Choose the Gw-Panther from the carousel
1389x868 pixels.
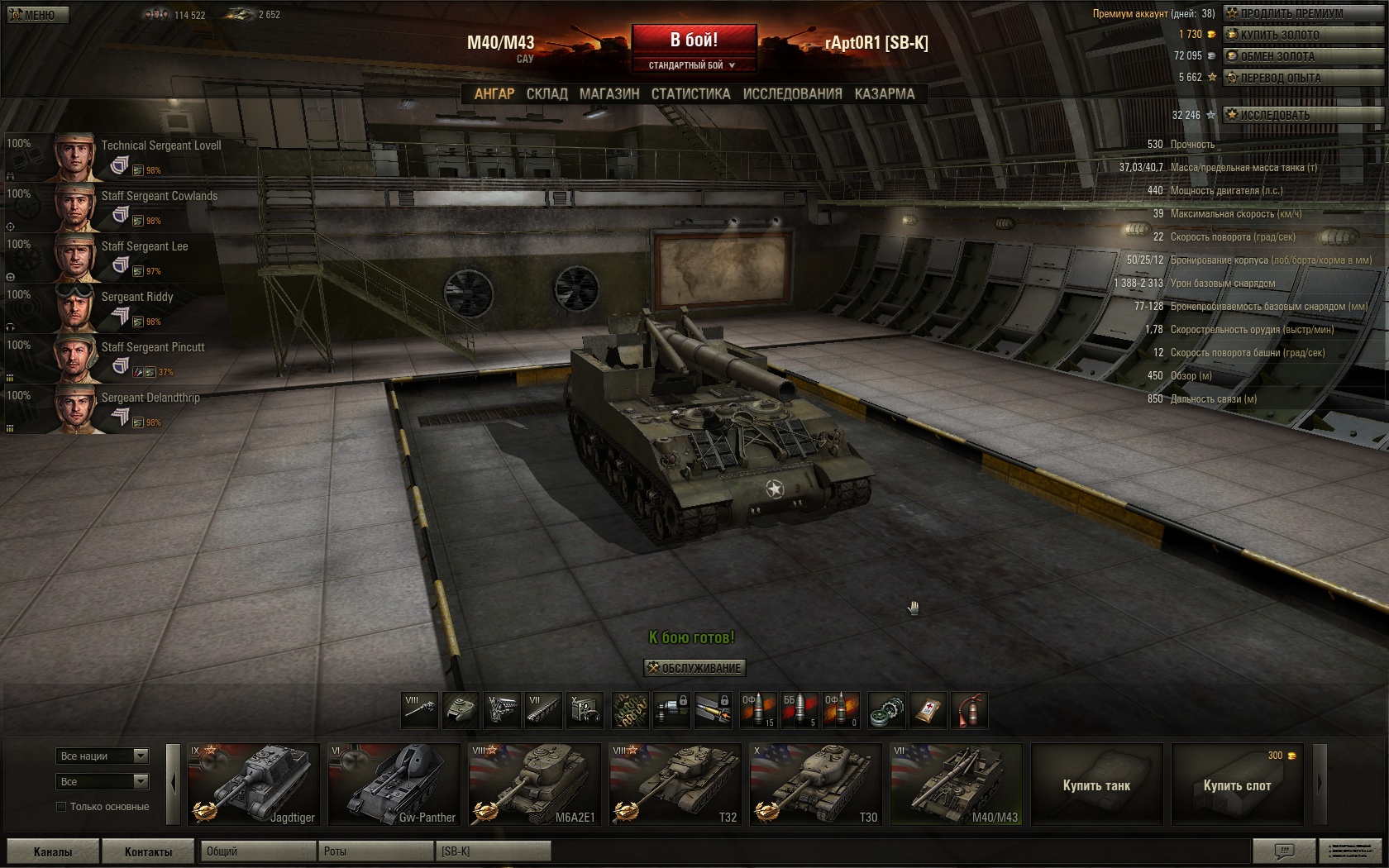point(394,785)
